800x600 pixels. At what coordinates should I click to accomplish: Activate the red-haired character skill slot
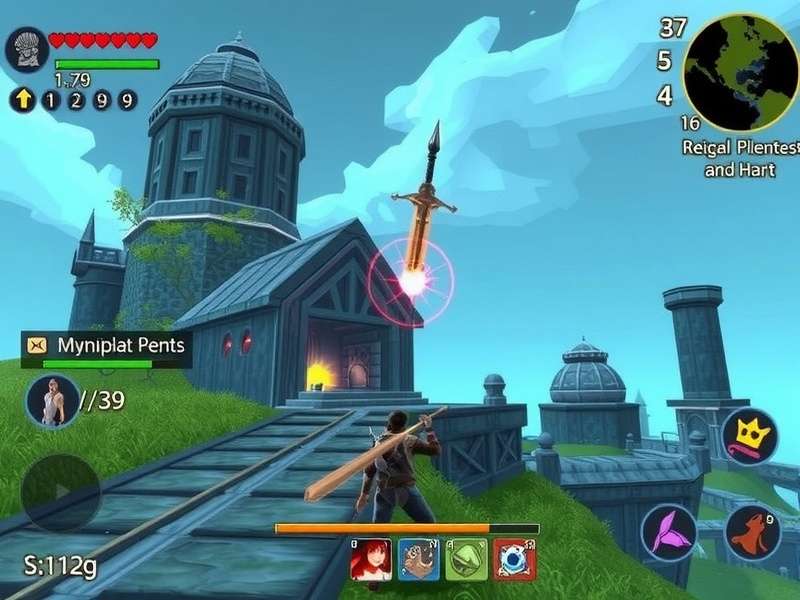click(371, 560)
